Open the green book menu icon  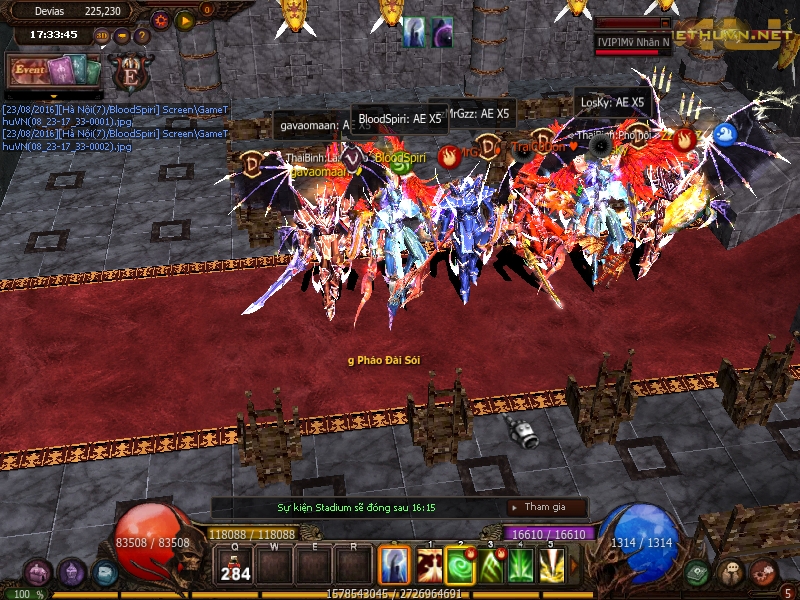[x=698, y=573]
